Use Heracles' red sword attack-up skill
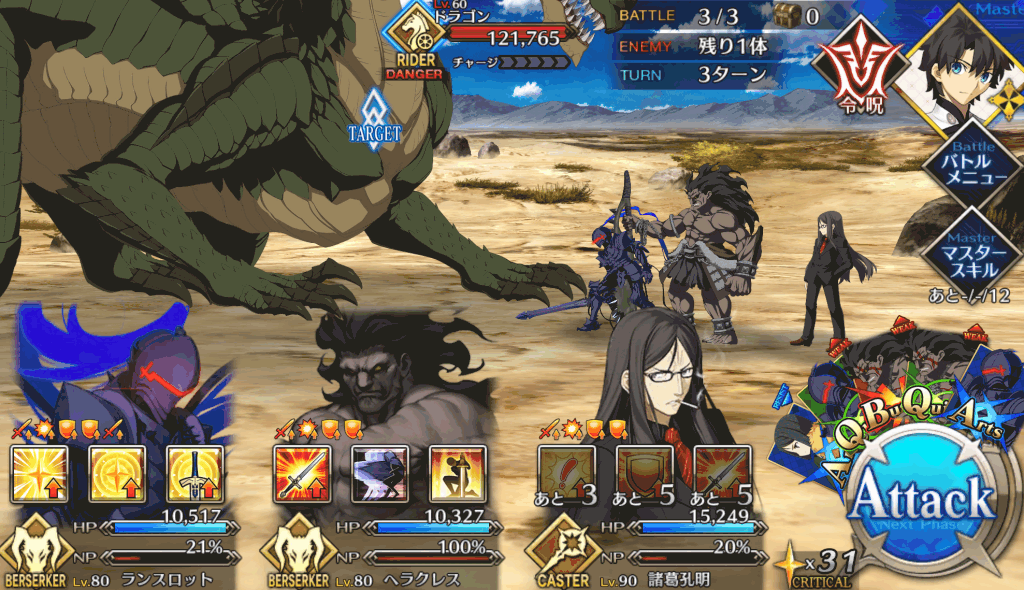Viewport: 1024px width, 590px height. coord(302,474)
